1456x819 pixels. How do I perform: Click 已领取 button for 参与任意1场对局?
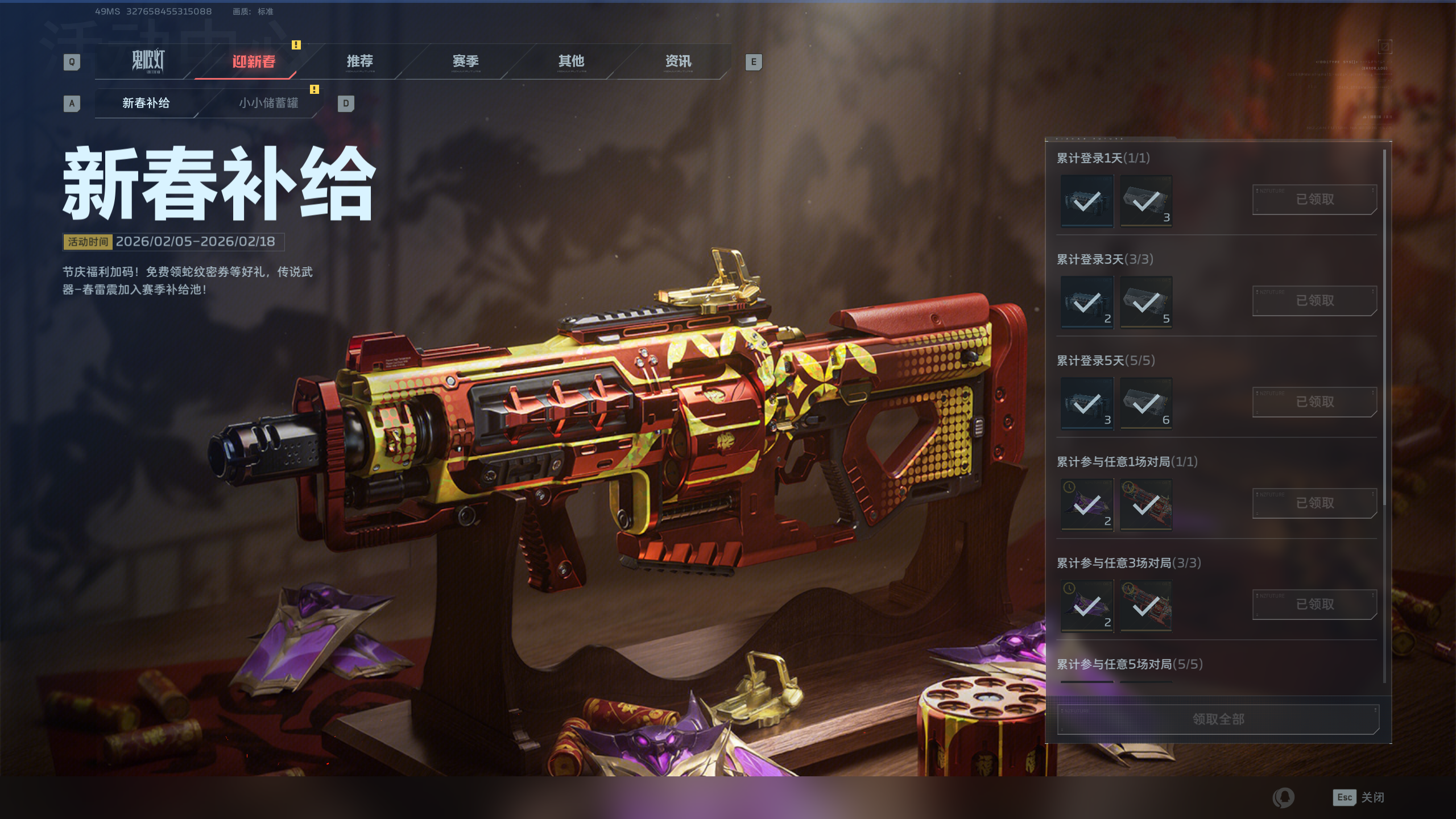[1314, 503]
